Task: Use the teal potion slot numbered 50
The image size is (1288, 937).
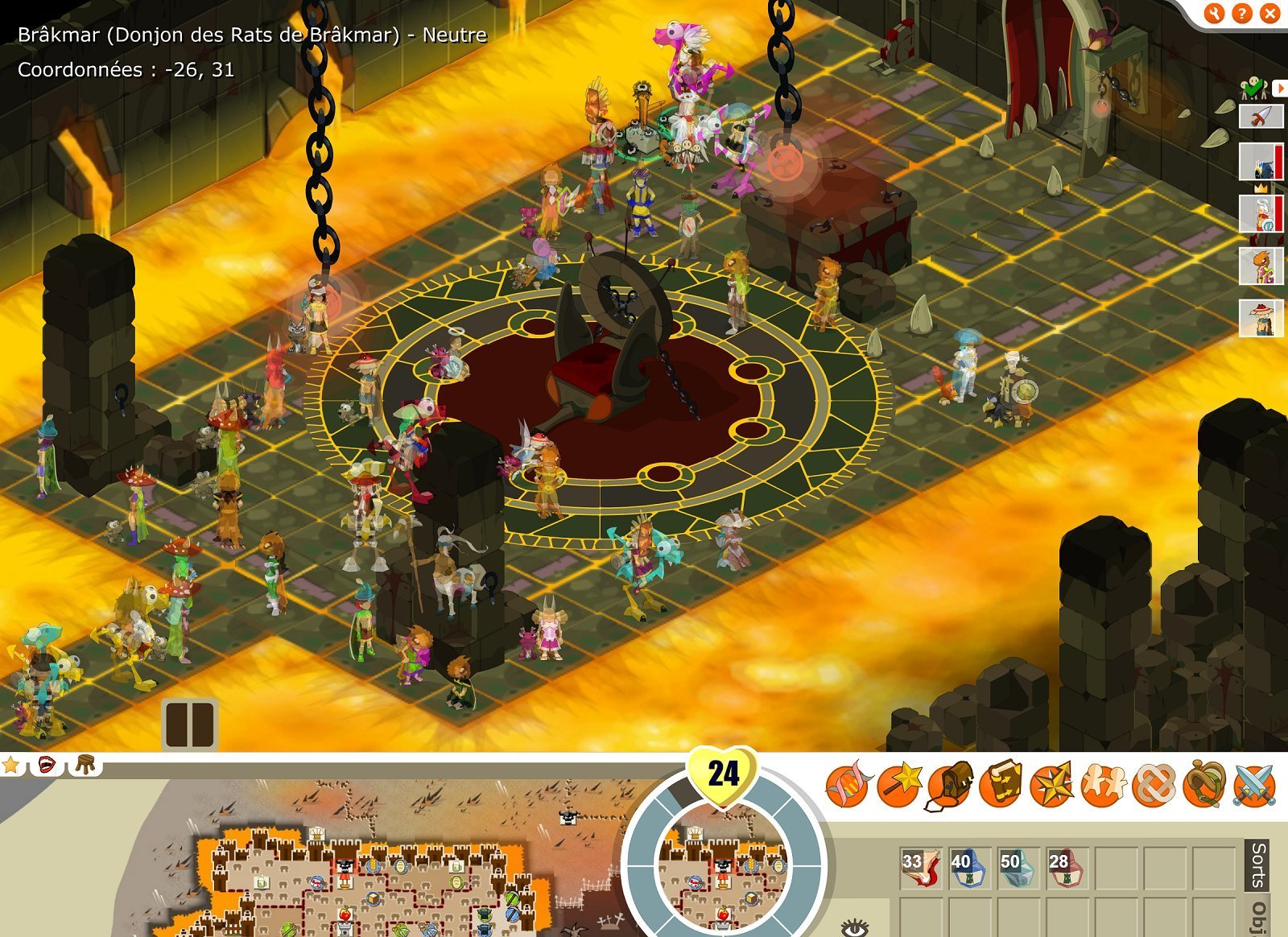Action: pyautogui.click(x=1019, y=868)
